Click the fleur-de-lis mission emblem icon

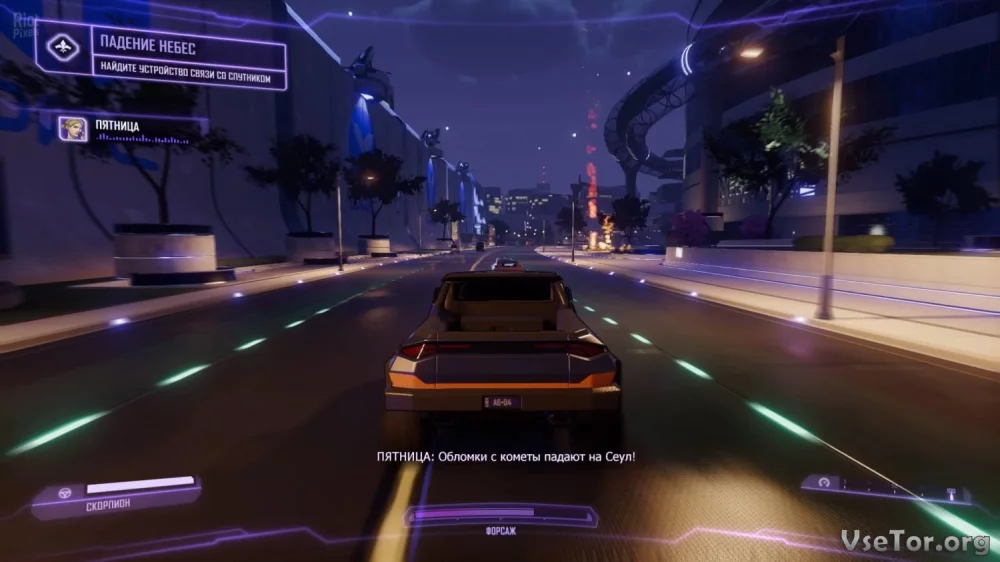(x=62, y=47)
